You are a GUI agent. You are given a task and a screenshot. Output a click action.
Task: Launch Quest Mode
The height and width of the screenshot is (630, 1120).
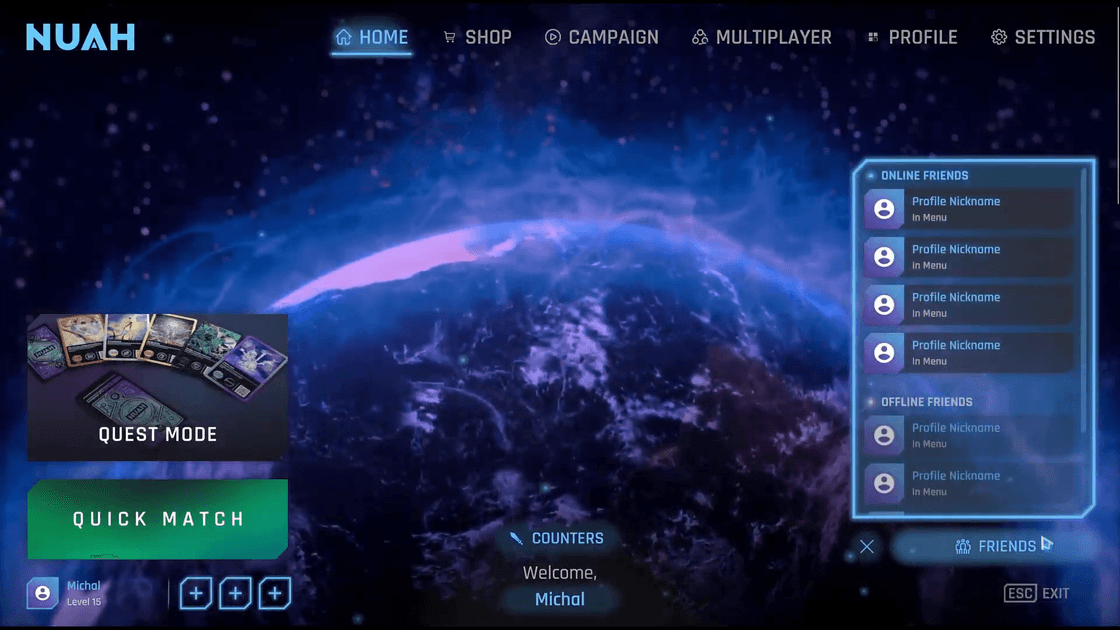[x=158, y=388]
